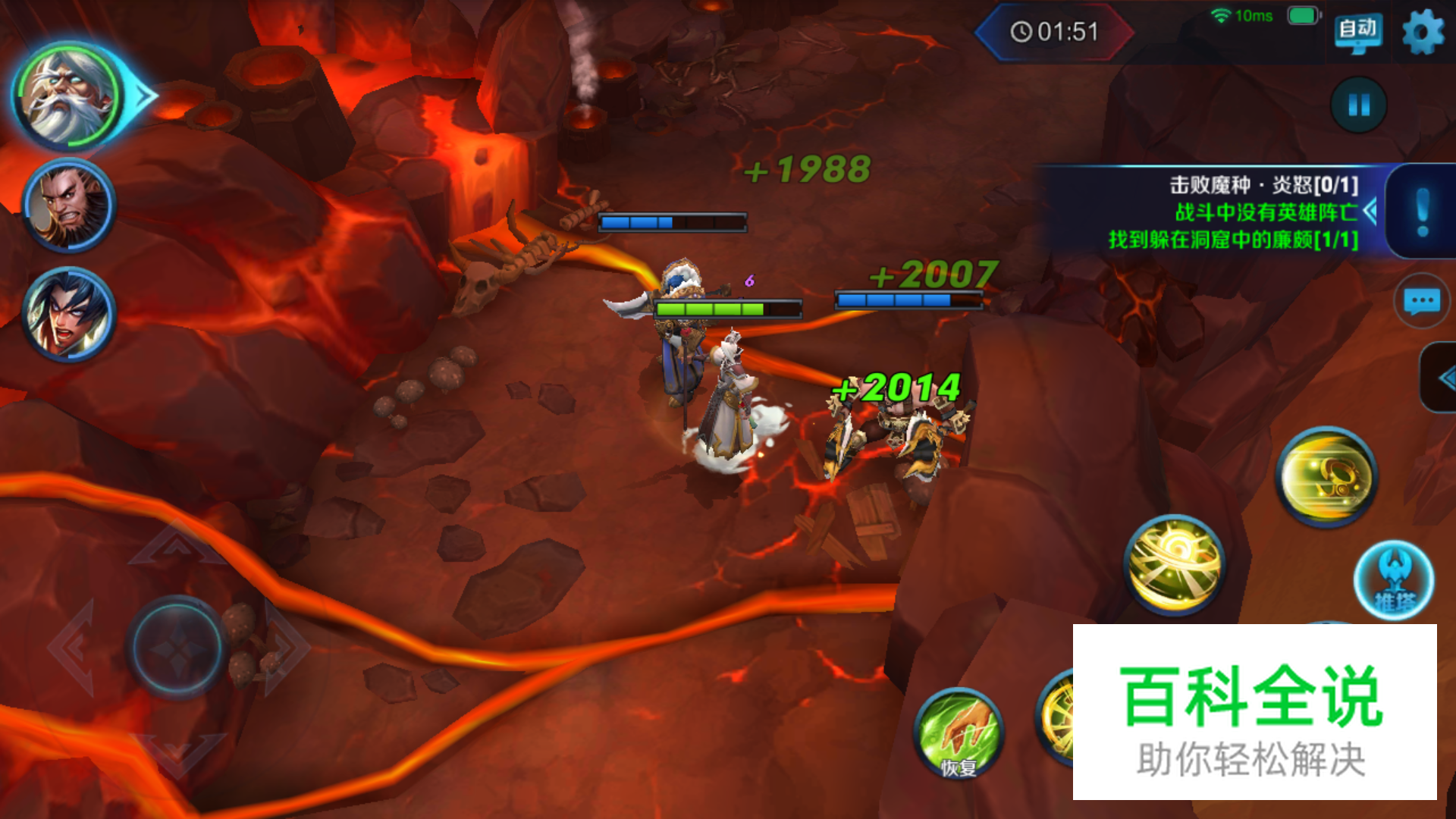Cast the glowing golden orb skill
The height and width of the screenshot is (819, 1456).
click(1174, 564)
